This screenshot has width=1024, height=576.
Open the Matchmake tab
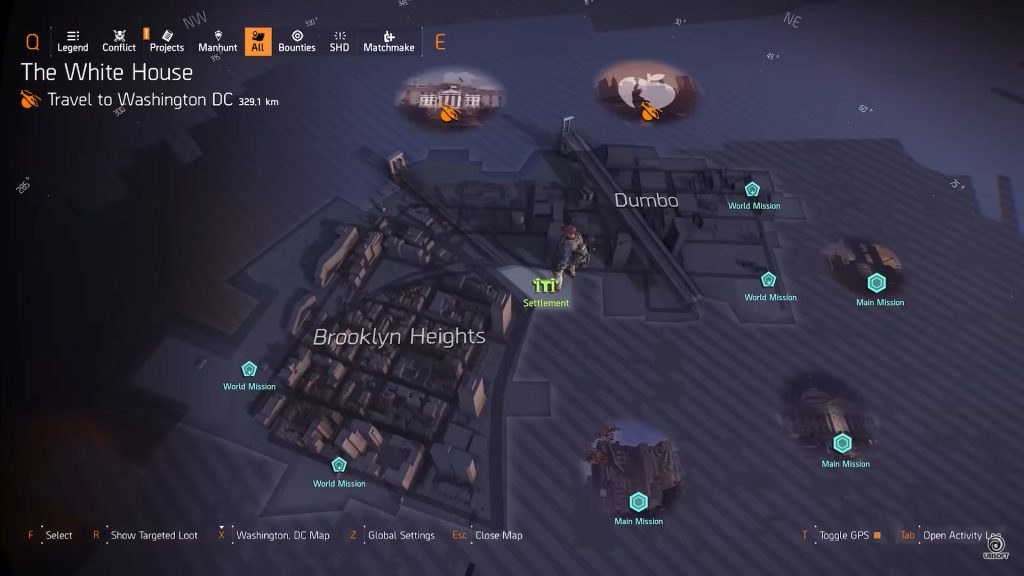pos(388,41)
